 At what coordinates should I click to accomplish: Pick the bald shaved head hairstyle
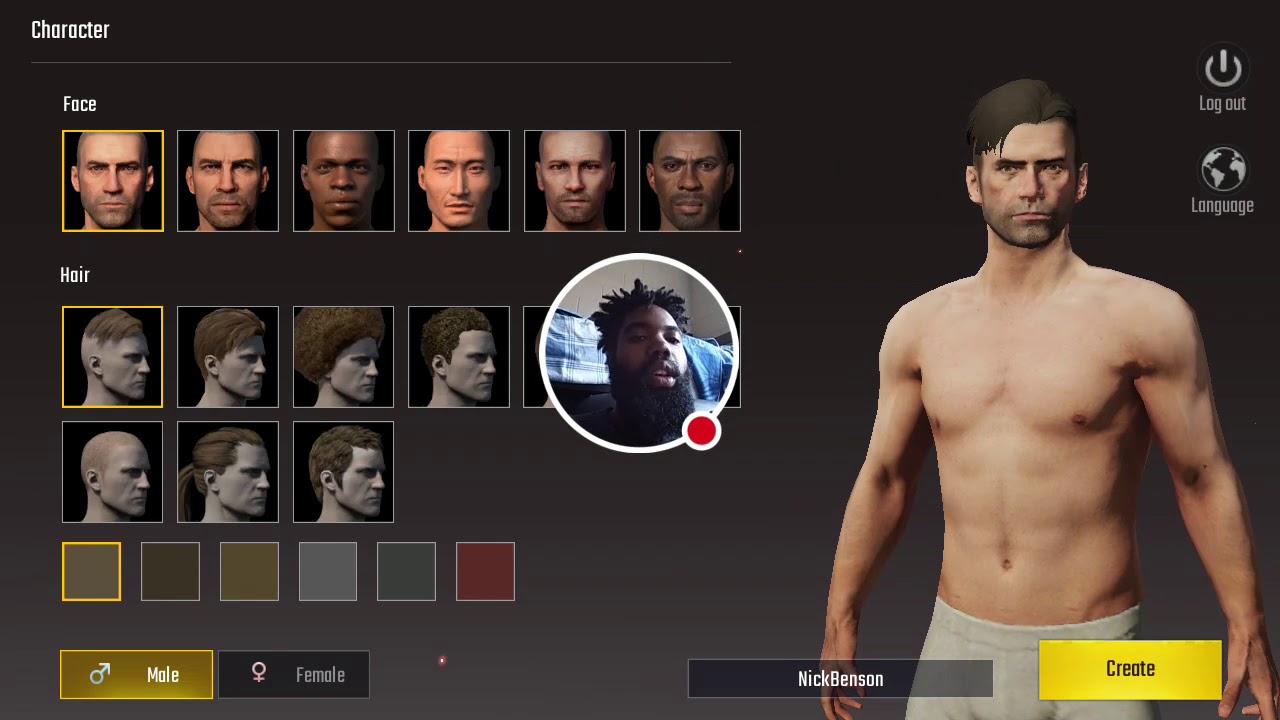click(112, 472)
